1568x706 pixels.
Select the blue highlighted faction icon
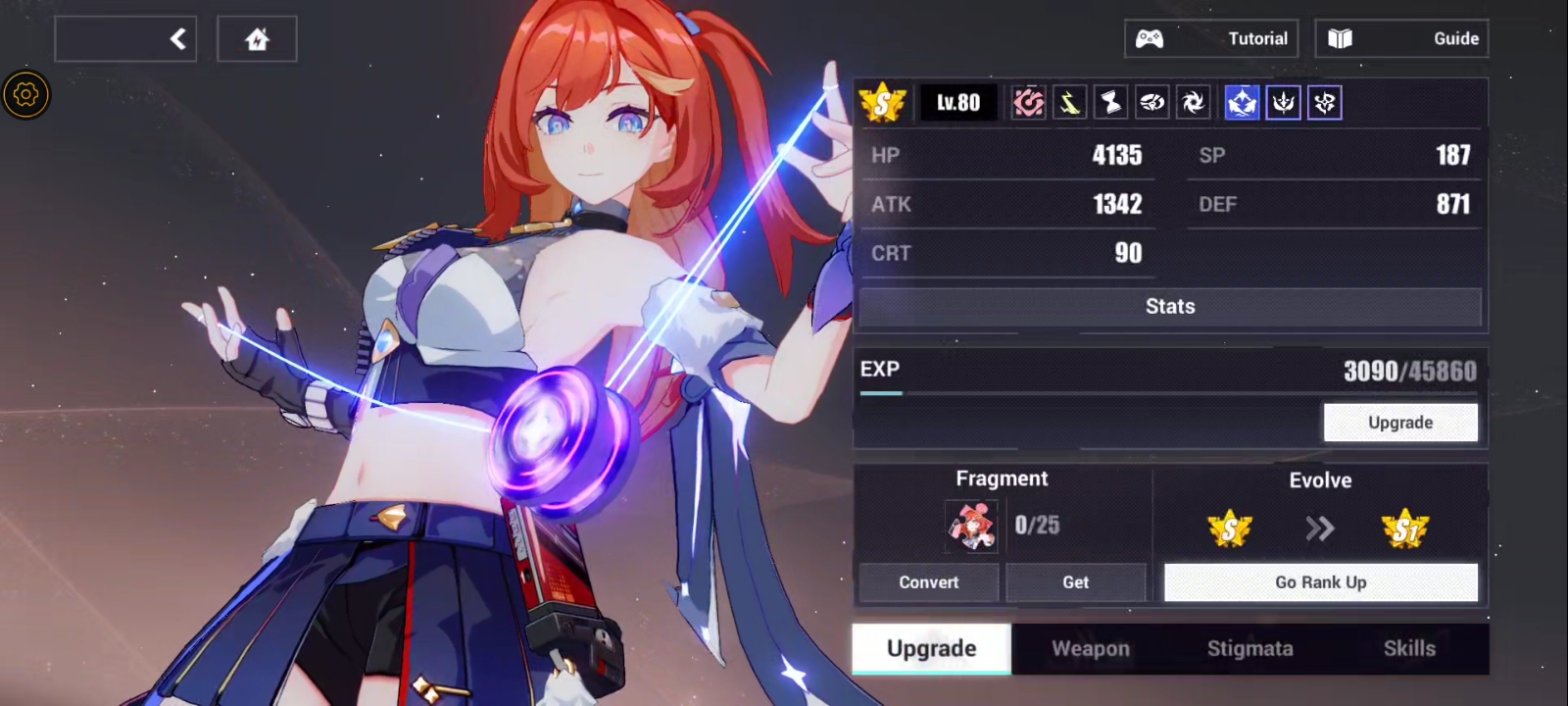point(1242,102)
